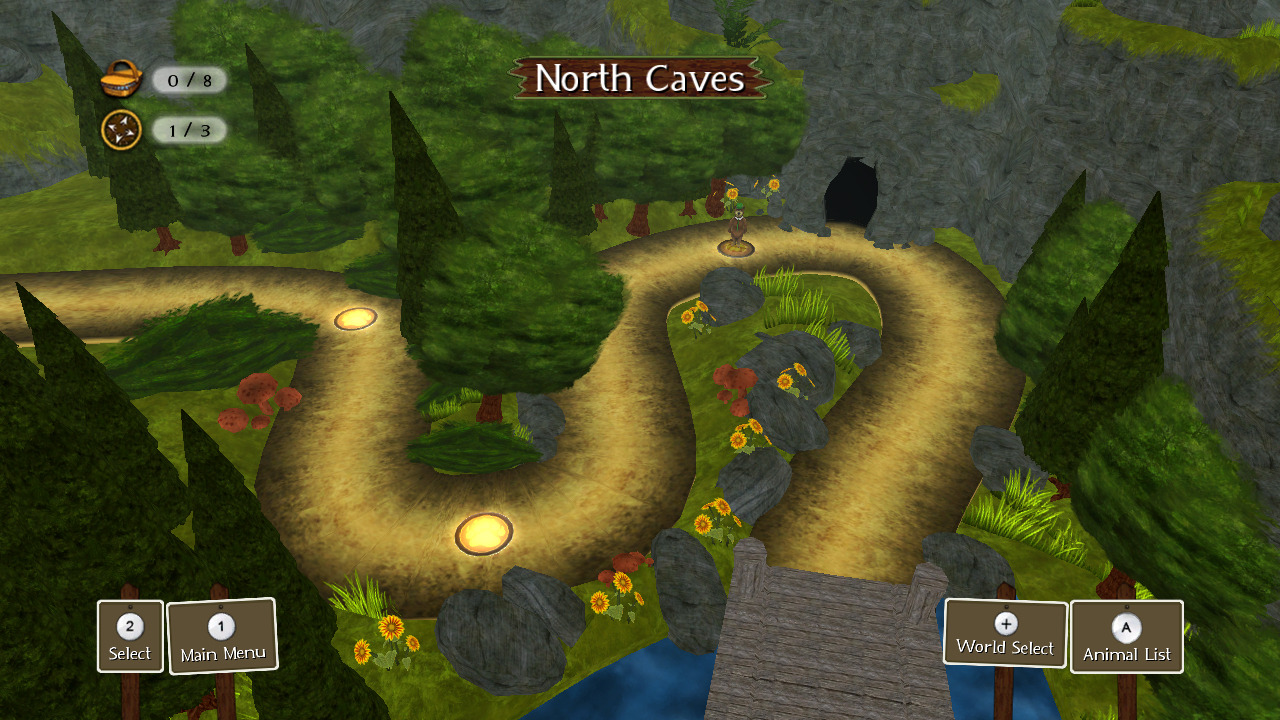Image resolution: width=1280 pixels, height=720 pixels.
Task: Choose the Select sign button
Action: pyautogui.click(x=130, y=637)
